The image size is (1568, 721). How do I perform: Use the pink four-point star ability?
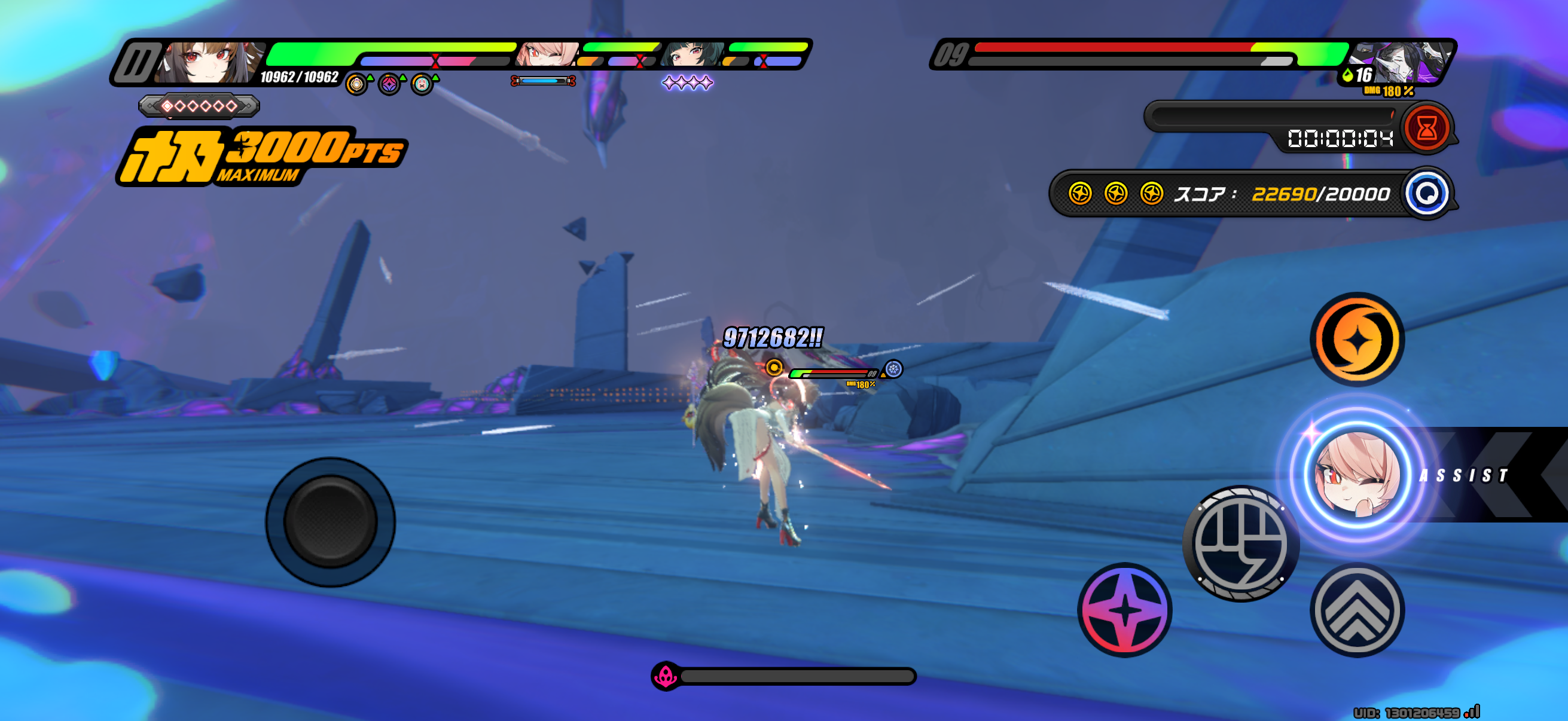click(x=1124, y=610)
